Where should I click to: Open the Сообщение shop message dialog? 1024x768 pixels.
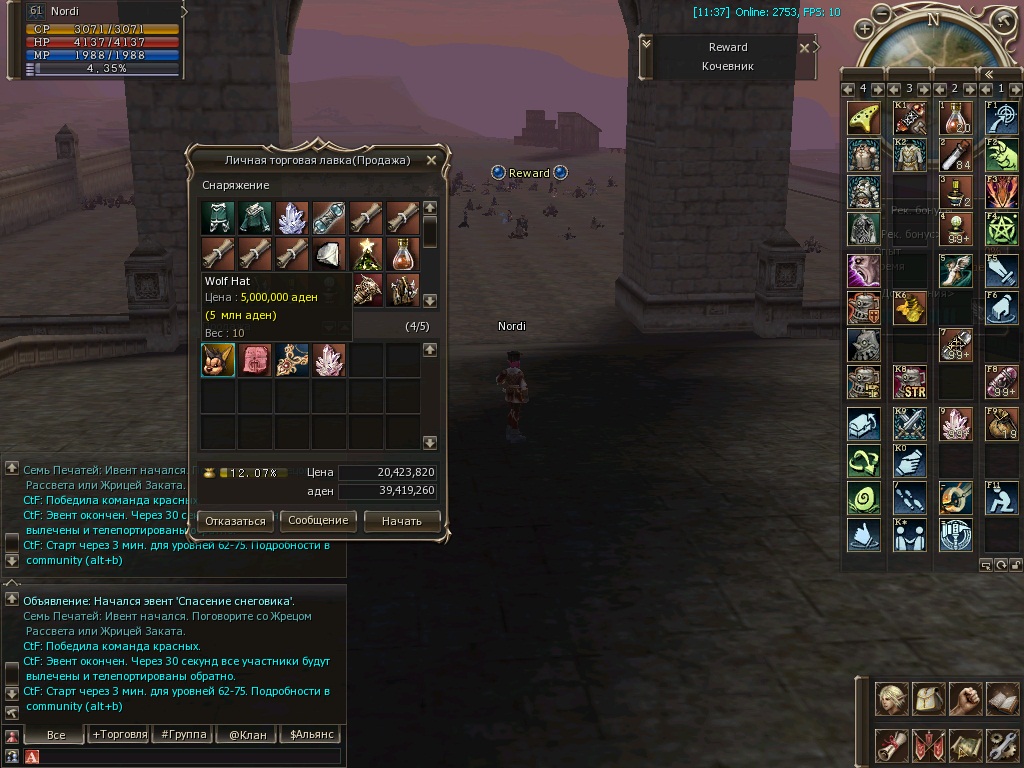click(x=318, y=521)
